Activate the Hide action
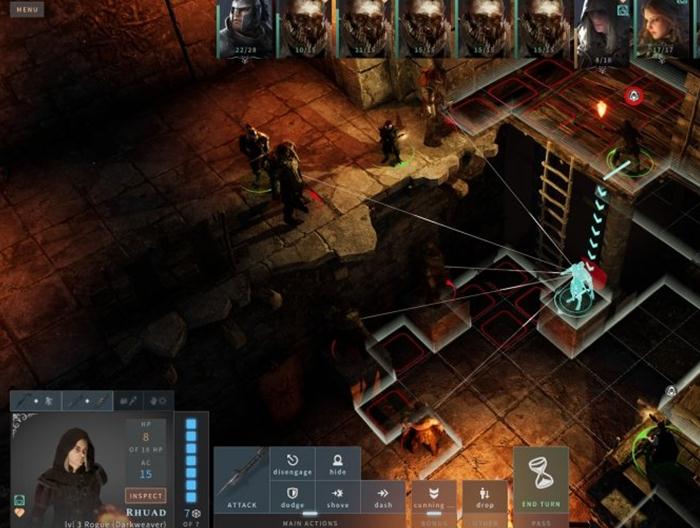Viewport: 700px width, 528px height. pos(338,464)
